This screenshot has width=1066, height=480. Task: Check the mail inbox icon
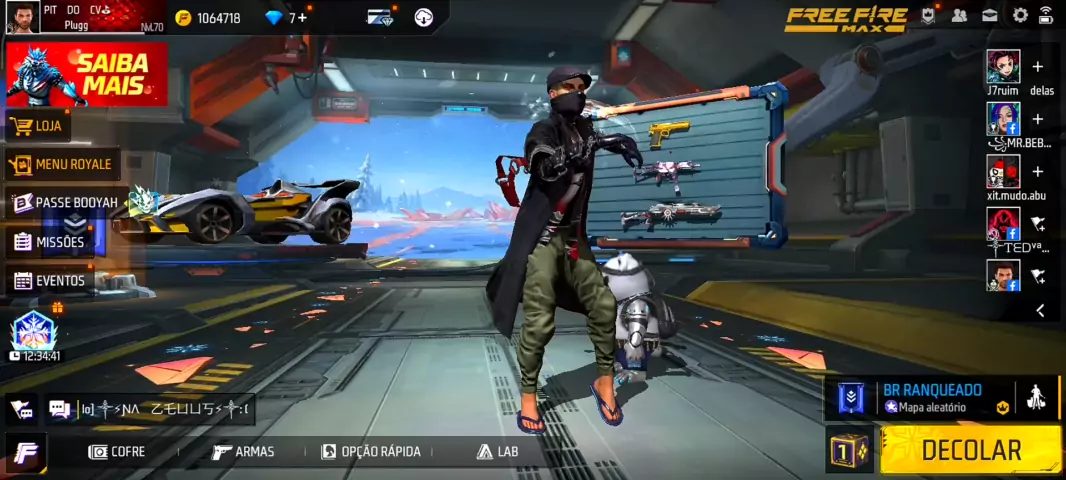click(x=989, y=15)
